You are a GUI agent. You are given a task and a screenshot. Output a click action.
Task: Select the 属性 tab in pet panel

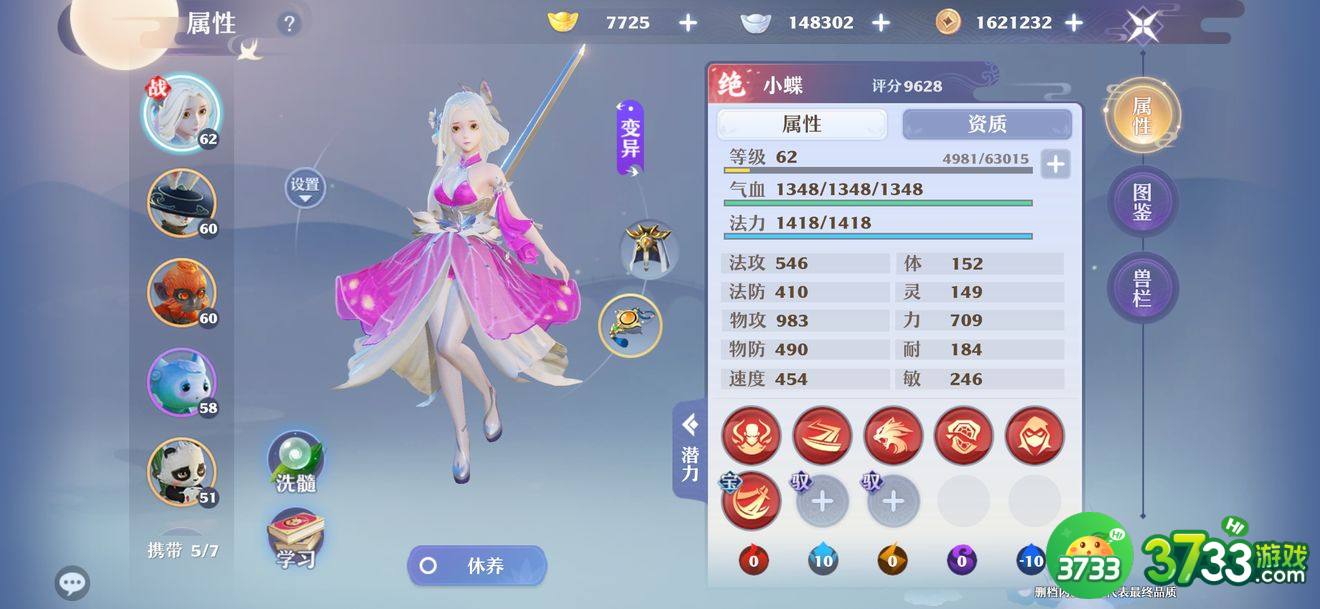click(x=801, y=124)
